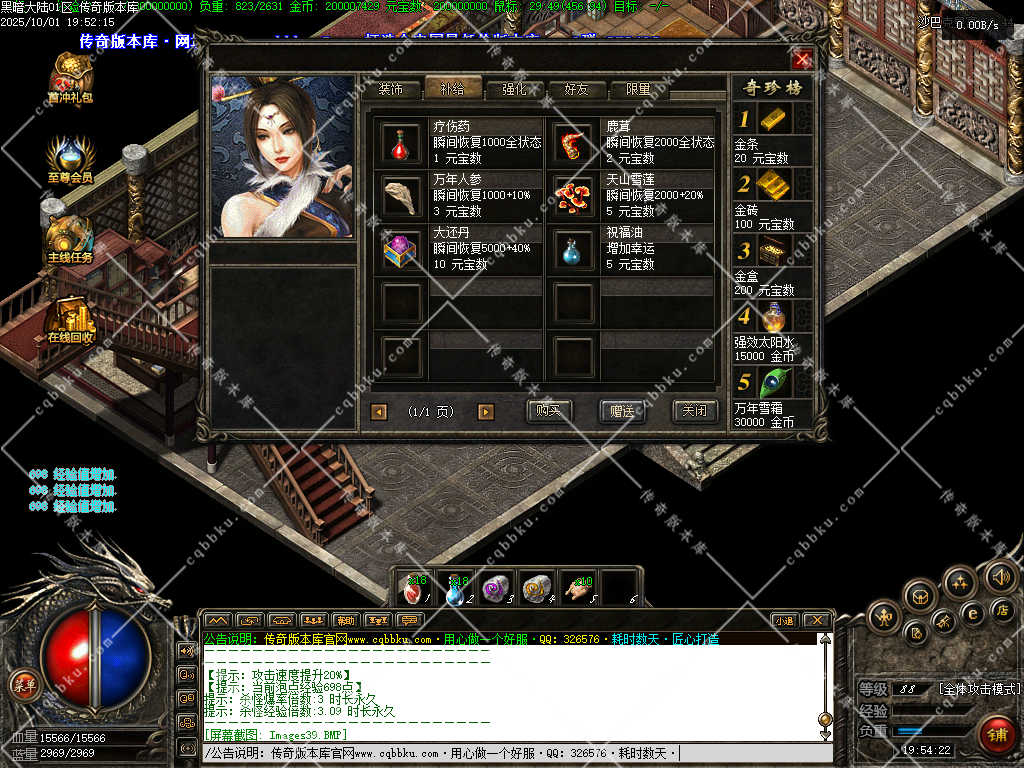The height and width of the screenshot is (768, 1024).
Task: Close the shop window with the red X
Action: (x=802, y=60)
